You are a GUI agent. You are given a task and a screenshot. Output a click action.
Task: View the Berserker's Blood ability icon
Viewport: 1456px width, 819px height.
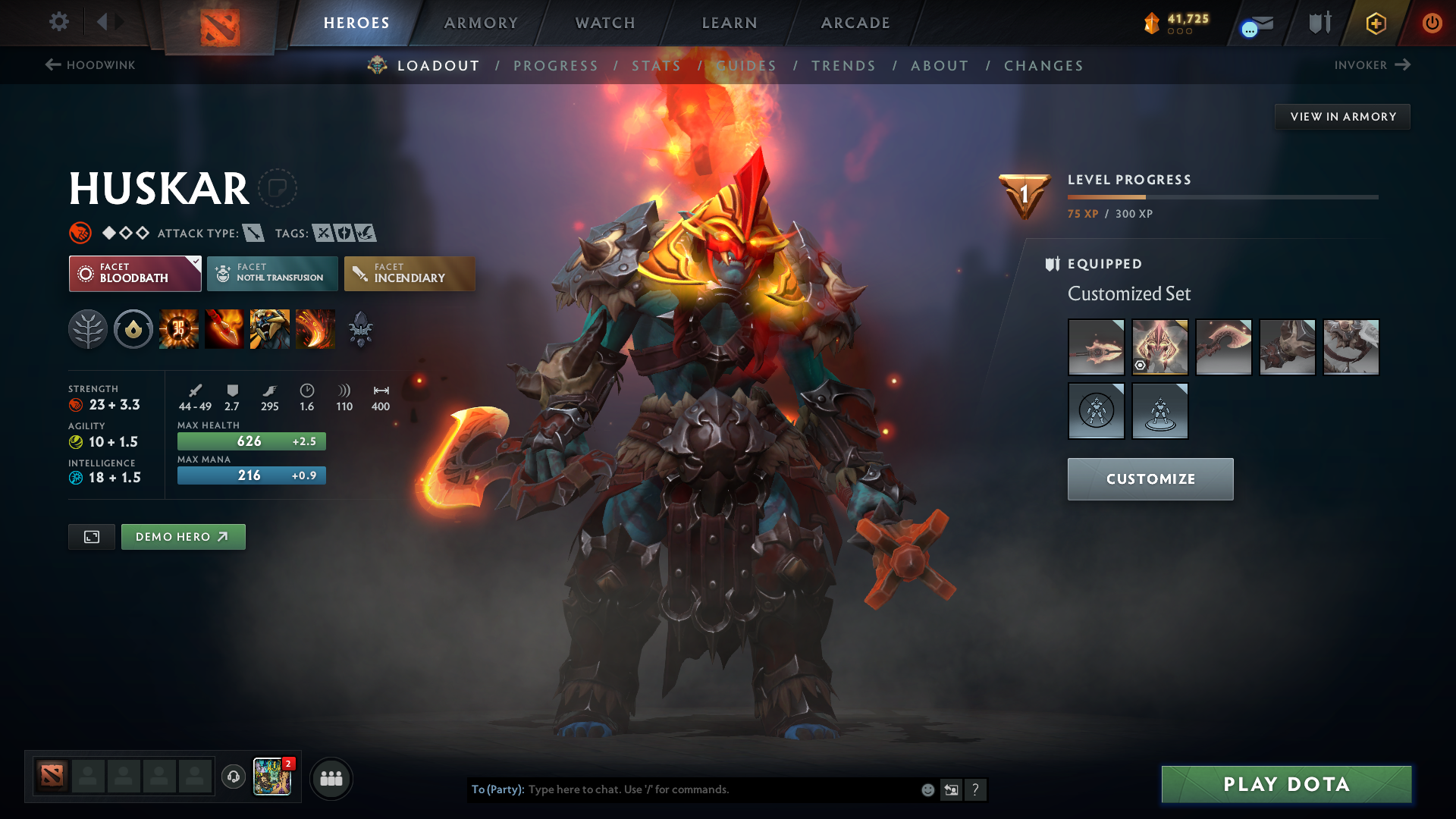pyautogui.click(x=270, y=328)
